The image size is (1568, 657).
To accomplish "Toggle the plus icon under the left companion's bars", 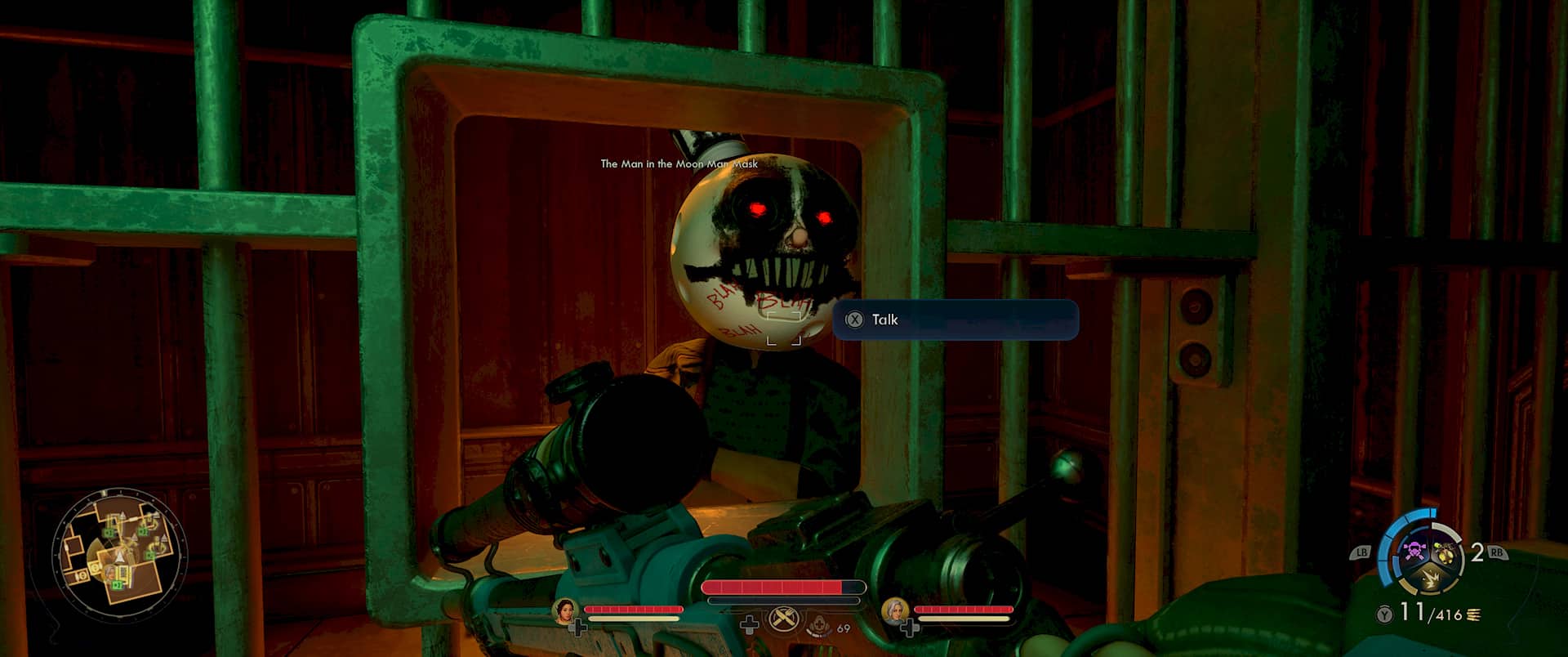I will click(579, 628).
